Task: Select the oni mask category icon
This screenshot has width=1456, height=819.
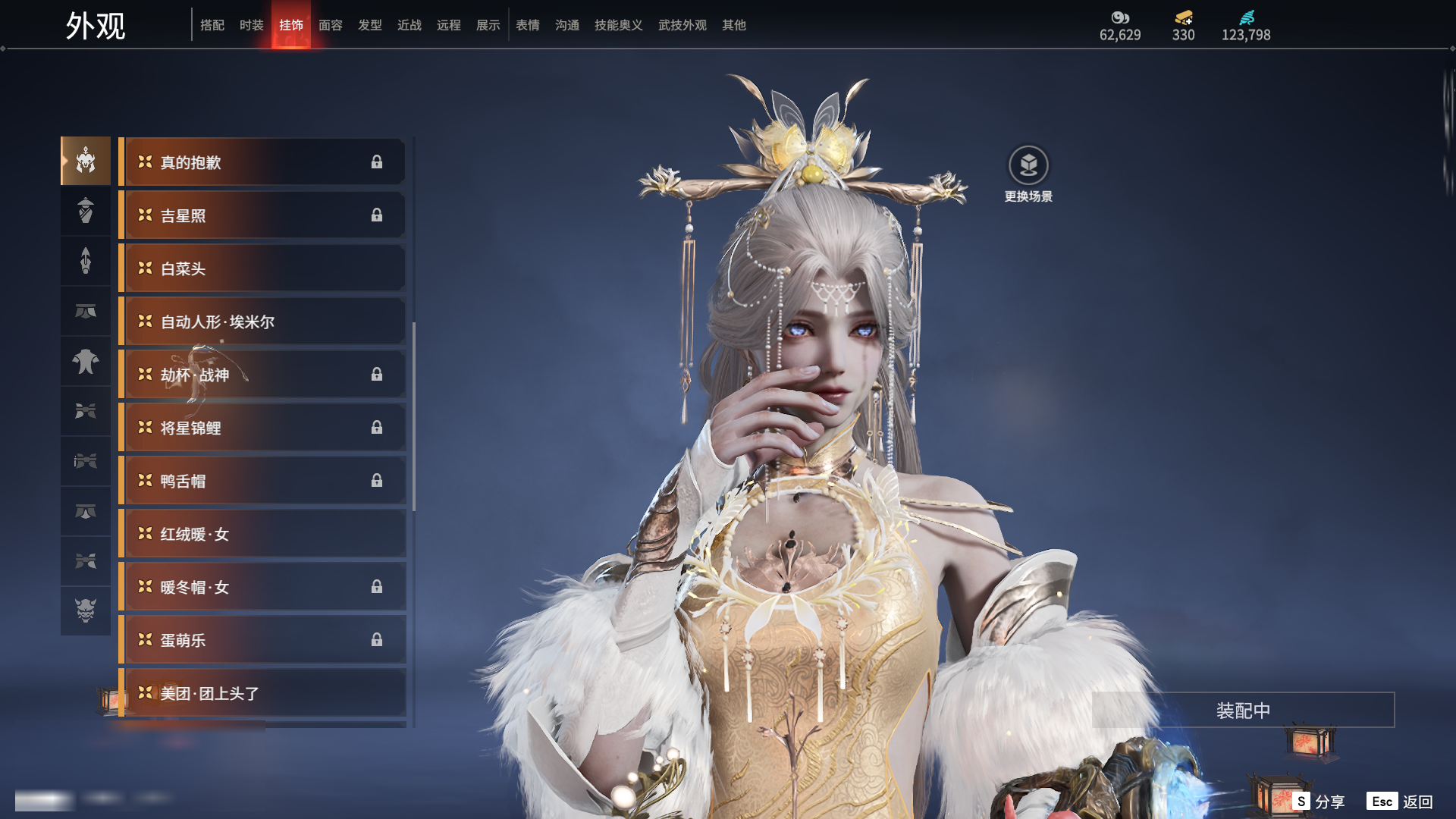Action: 86,610
